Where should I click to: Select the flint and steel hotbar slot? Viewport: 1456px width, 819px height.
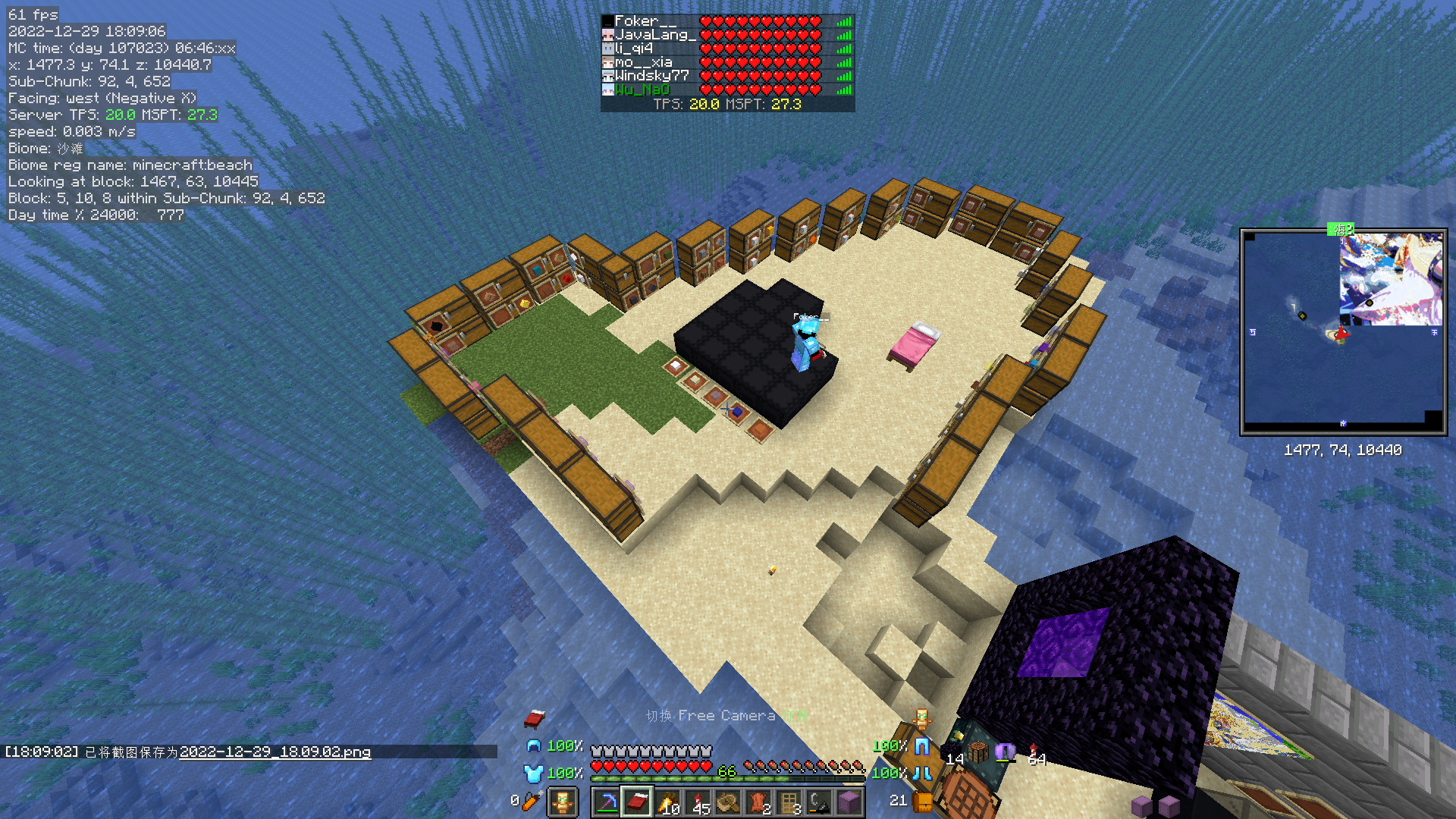818,802
